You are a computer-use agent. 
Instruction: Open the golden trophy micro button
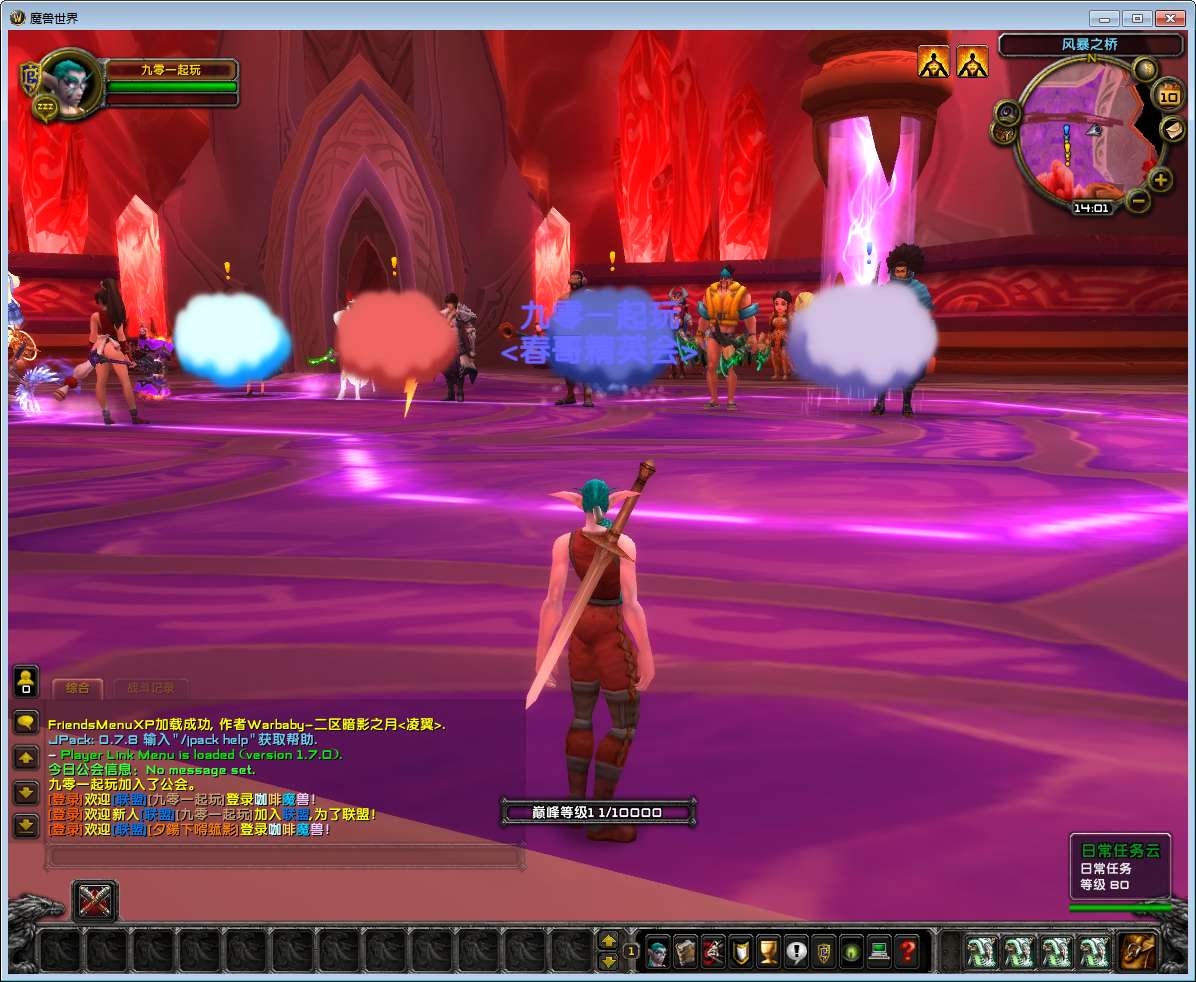[769, 950]
